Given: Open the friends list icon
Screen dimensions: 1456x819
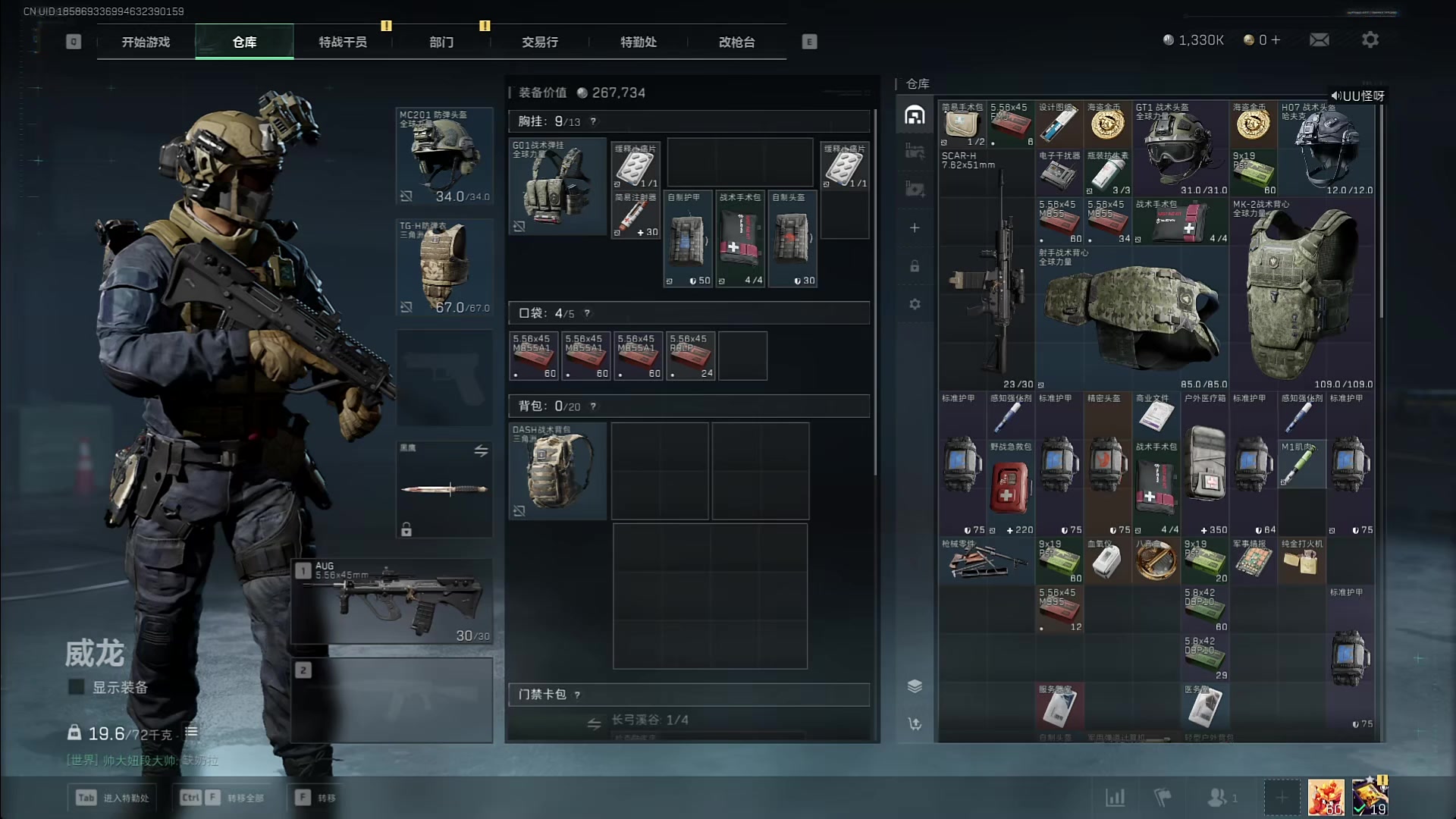Looking at the screenshot, I should 1218,798.
